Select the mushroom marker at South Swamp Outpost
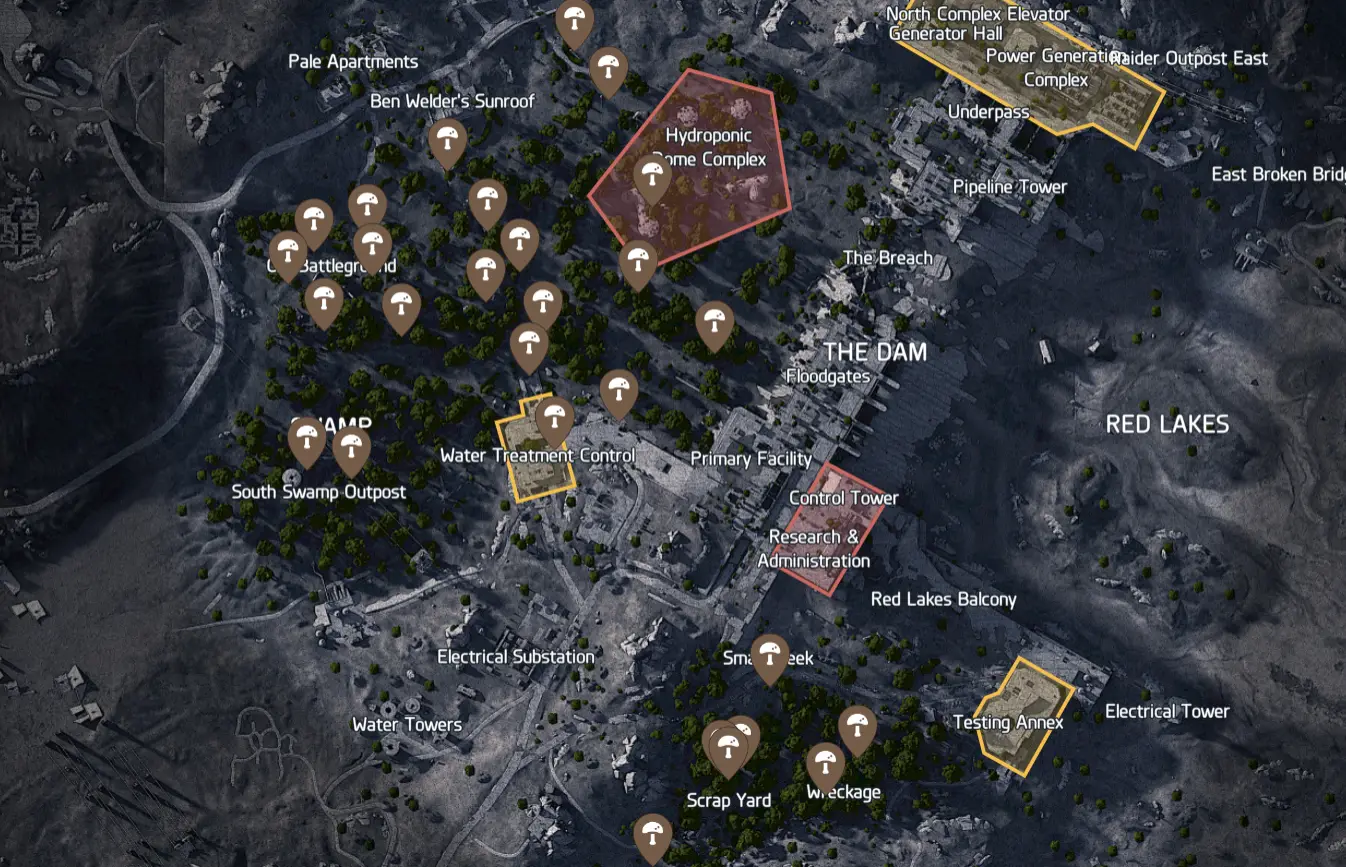1346x867 pixels. pyautogui.click(x=307, y=438)
